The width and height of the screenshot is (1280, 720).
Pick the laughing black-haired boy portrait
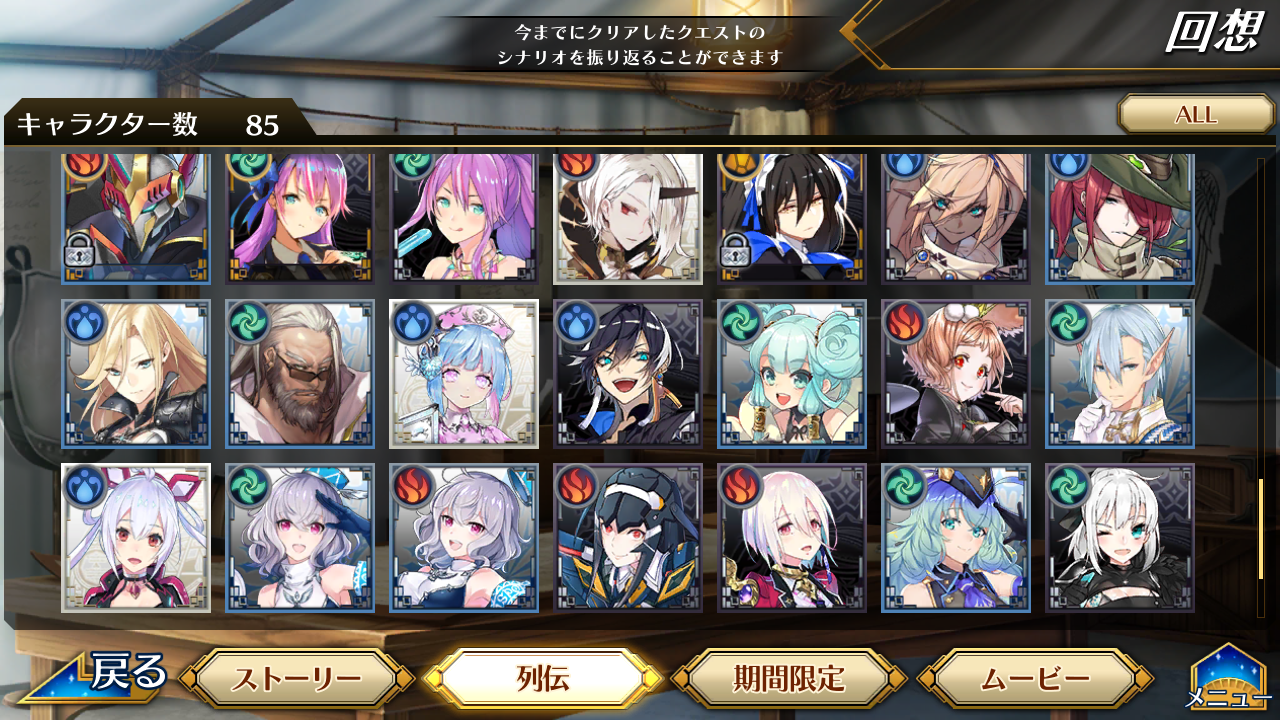tap(627, 374)
